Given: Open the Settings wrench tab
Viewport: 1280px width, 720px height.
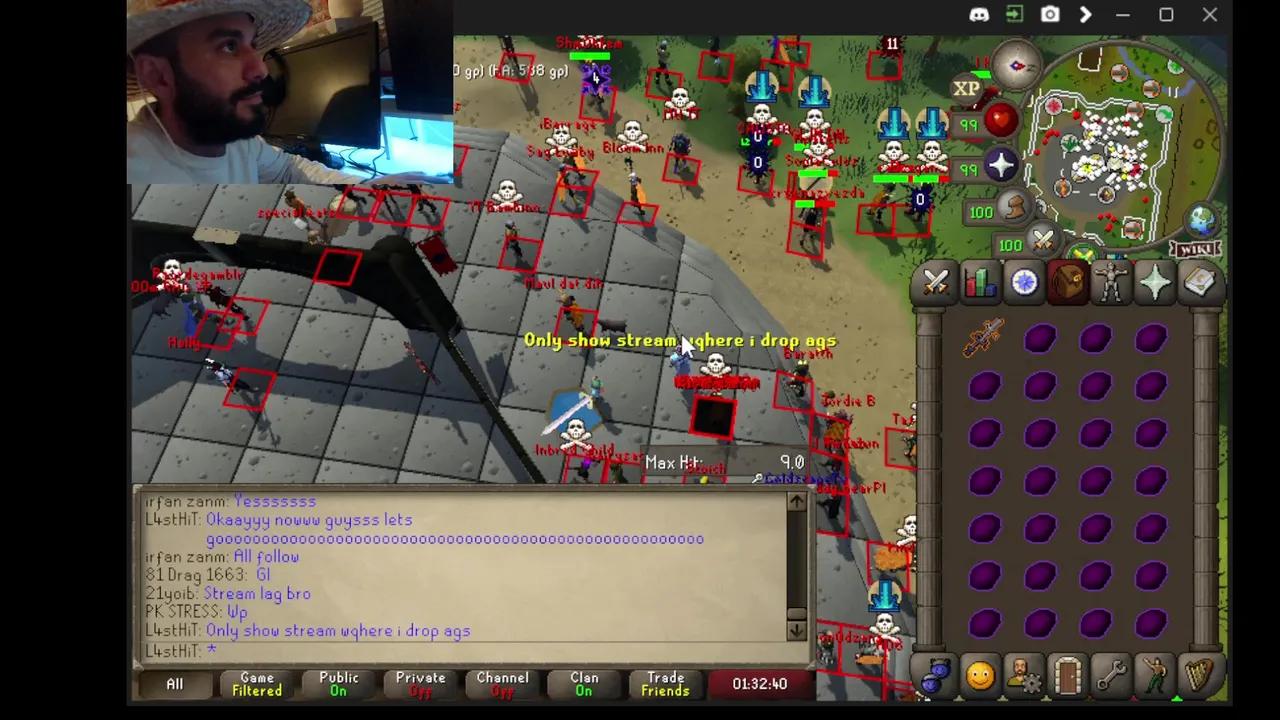Looking at the screenshot, I should [x=1112, y=676].
